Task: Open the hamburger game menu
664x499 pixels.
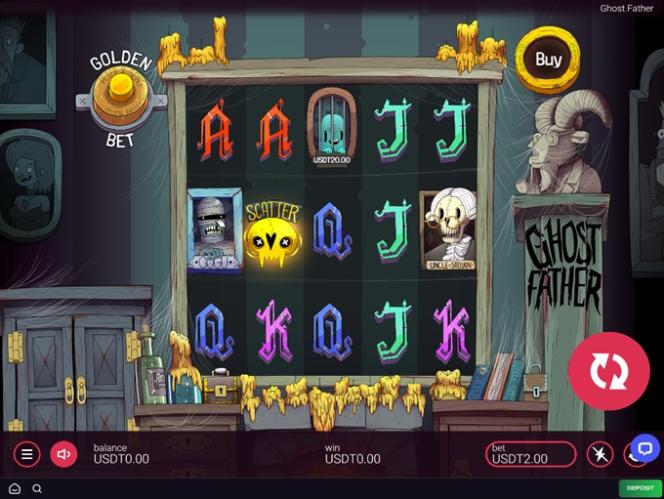Action: 27,454
